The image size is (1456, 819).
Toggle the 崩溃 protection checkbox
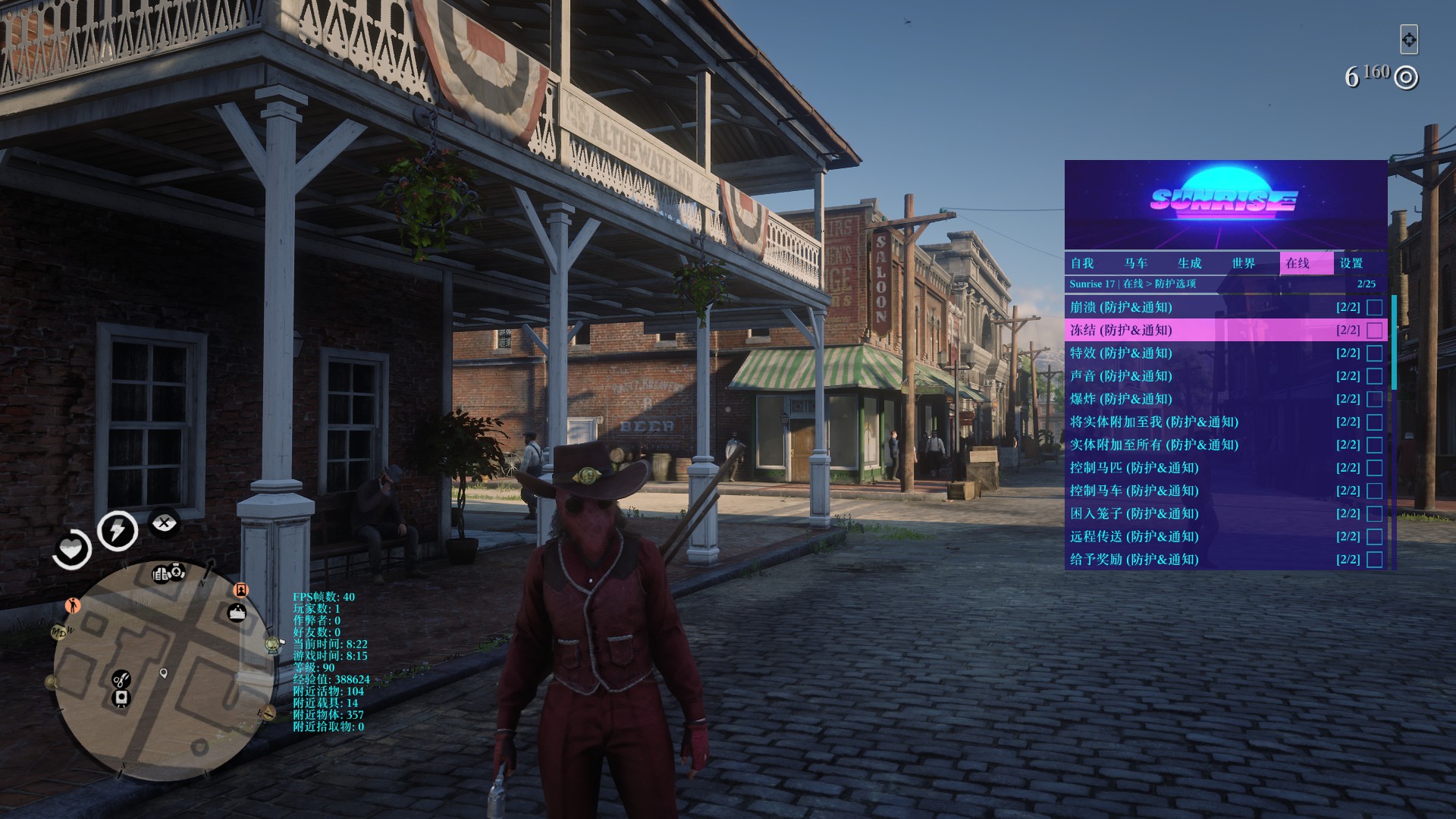click(1374, 308)
